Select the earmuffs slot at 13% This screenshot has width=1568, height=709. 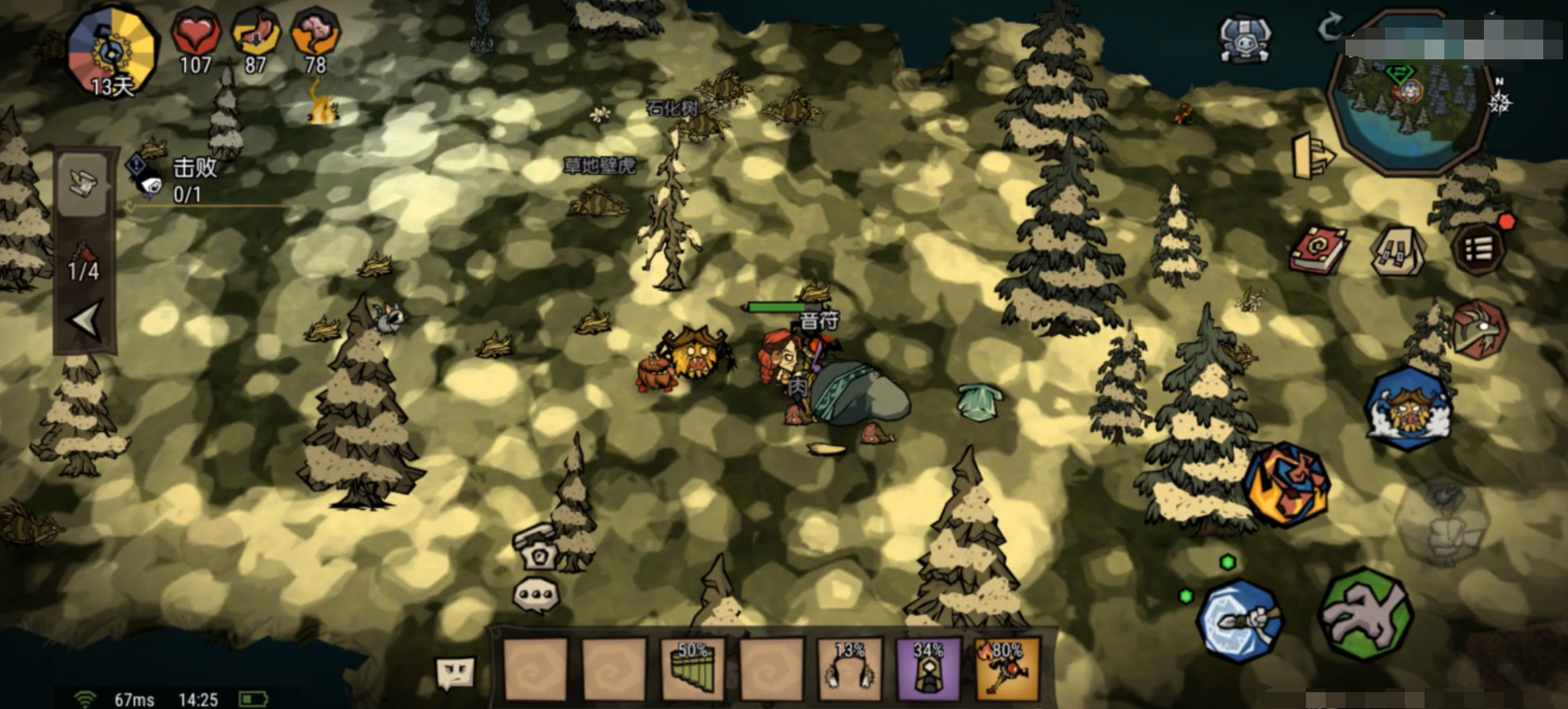tap(850, 668)
